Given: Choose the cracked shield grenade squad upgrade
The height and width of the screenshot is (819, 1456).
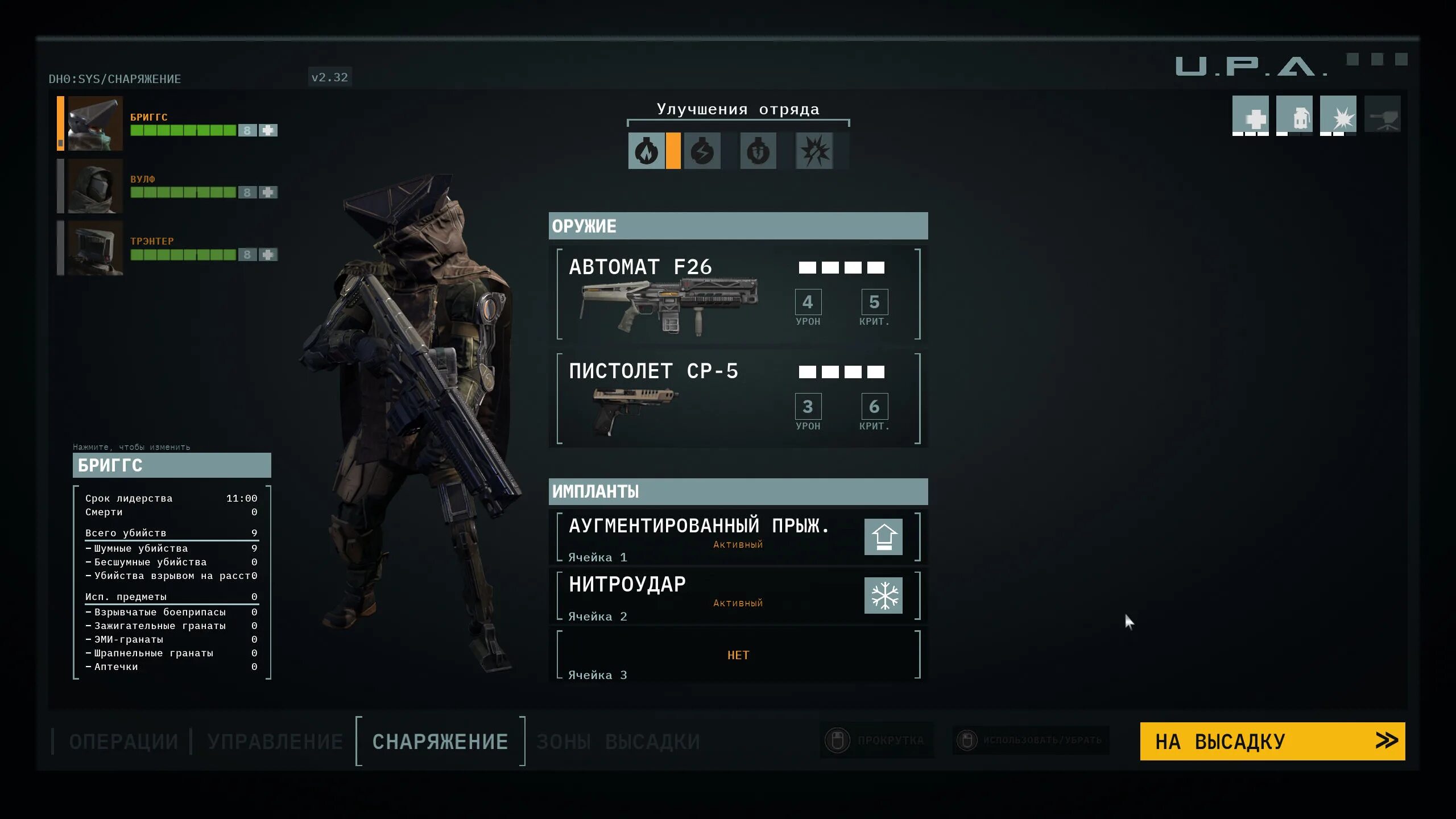Looking at the screenshot, I should [758, 151].
